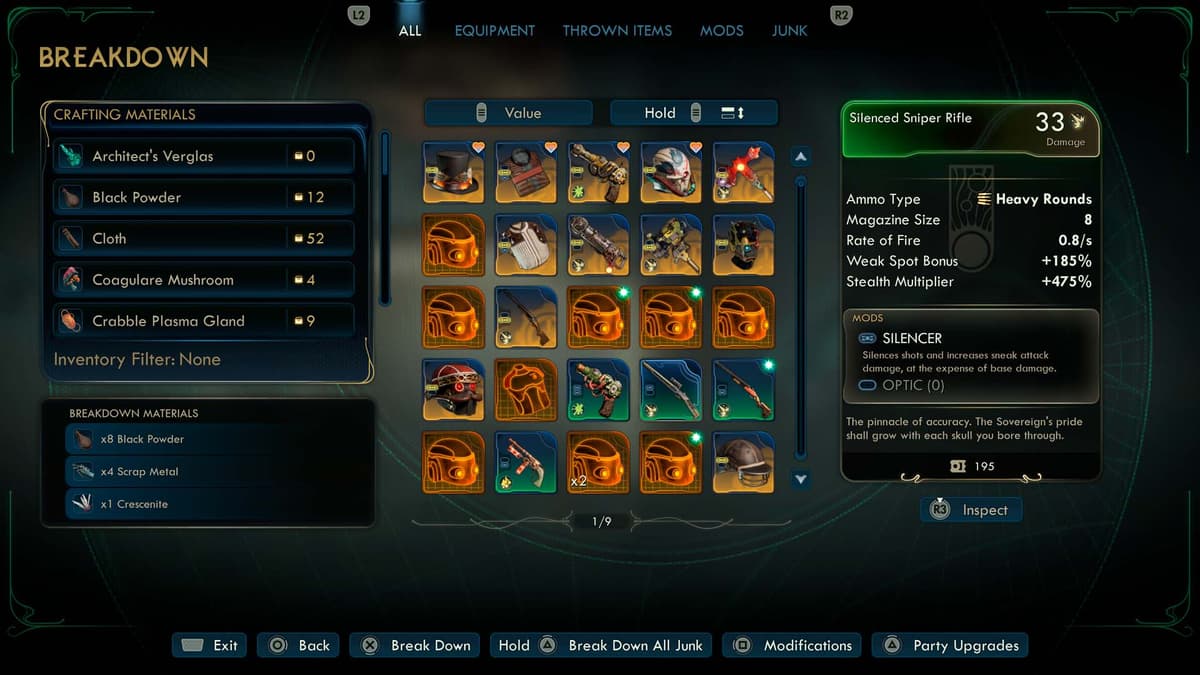The width and height of the screenshot is (1200, 675).
Task: Open the Thrown Items tab
Action: point(617,31)
